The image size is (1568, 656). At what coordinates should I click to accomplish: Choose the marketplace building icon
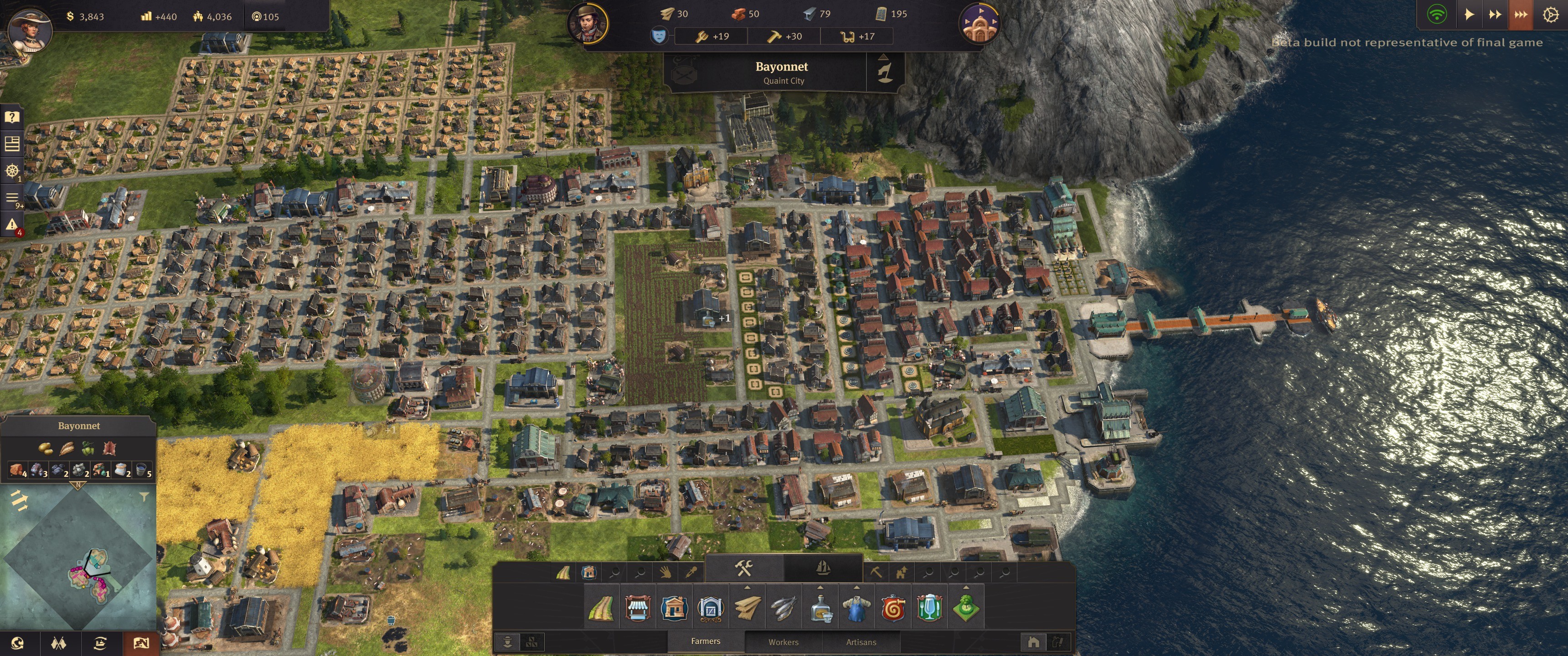637,608
